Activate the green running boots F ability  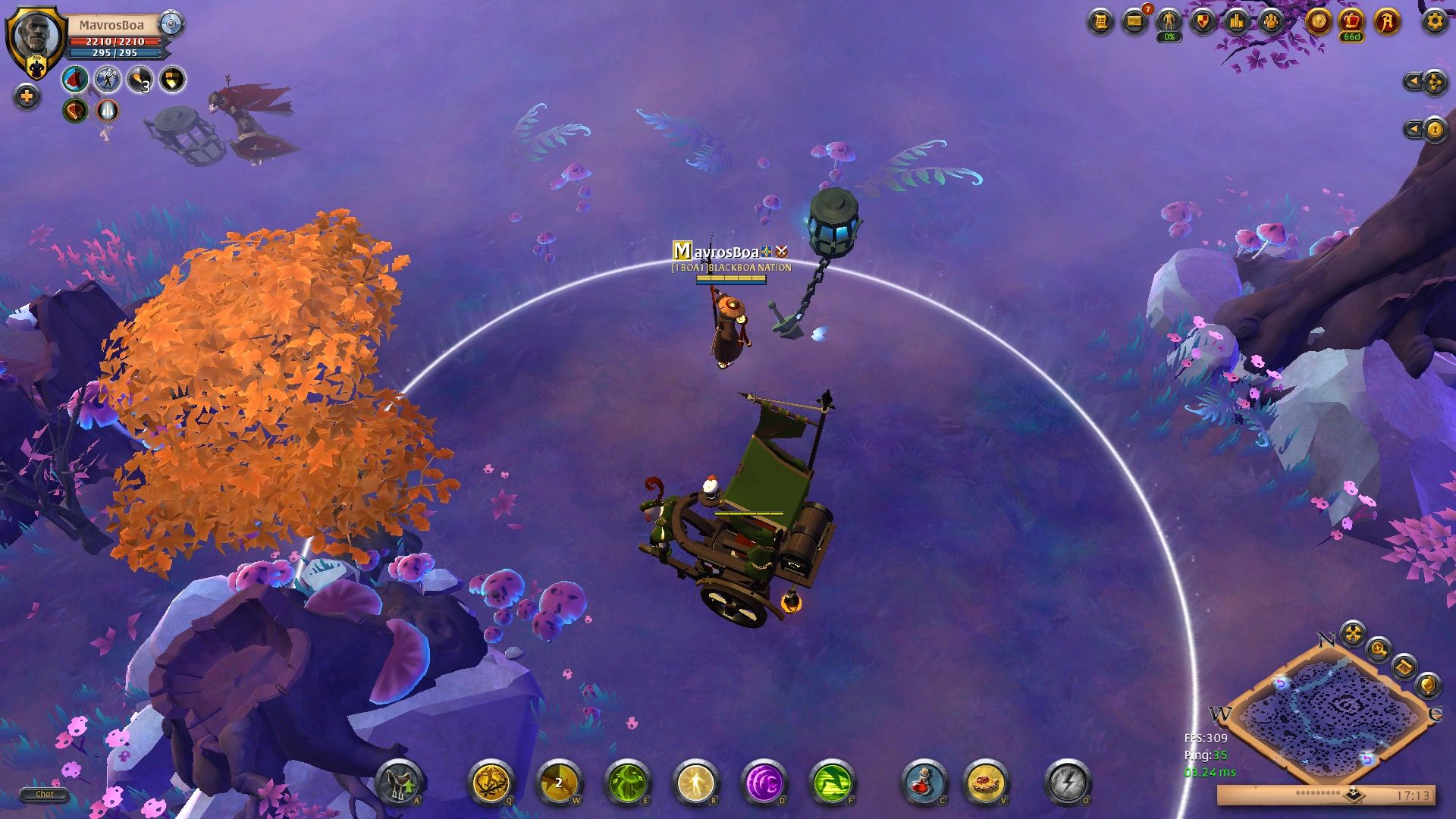(x=832, y=783)
